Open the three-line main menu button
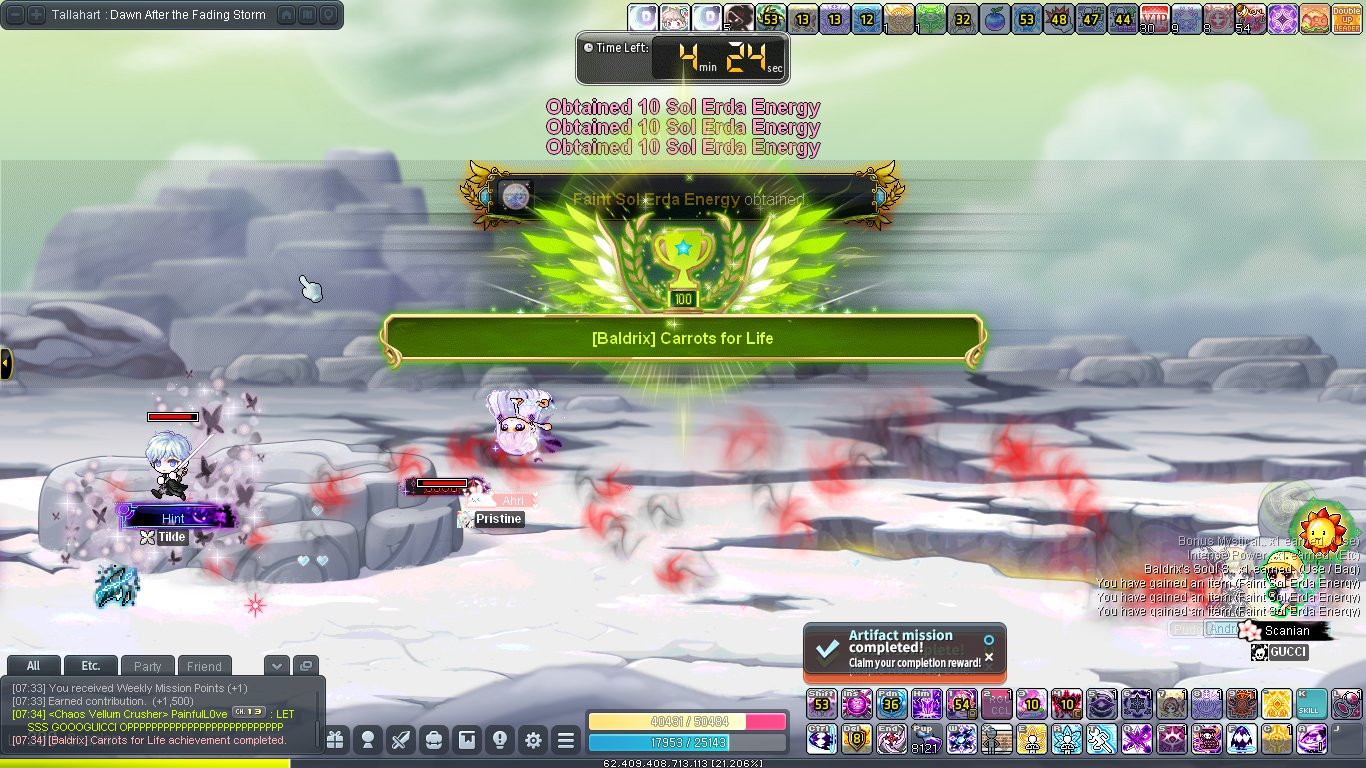Screen dimensions: 1366x768 [566, 740]
